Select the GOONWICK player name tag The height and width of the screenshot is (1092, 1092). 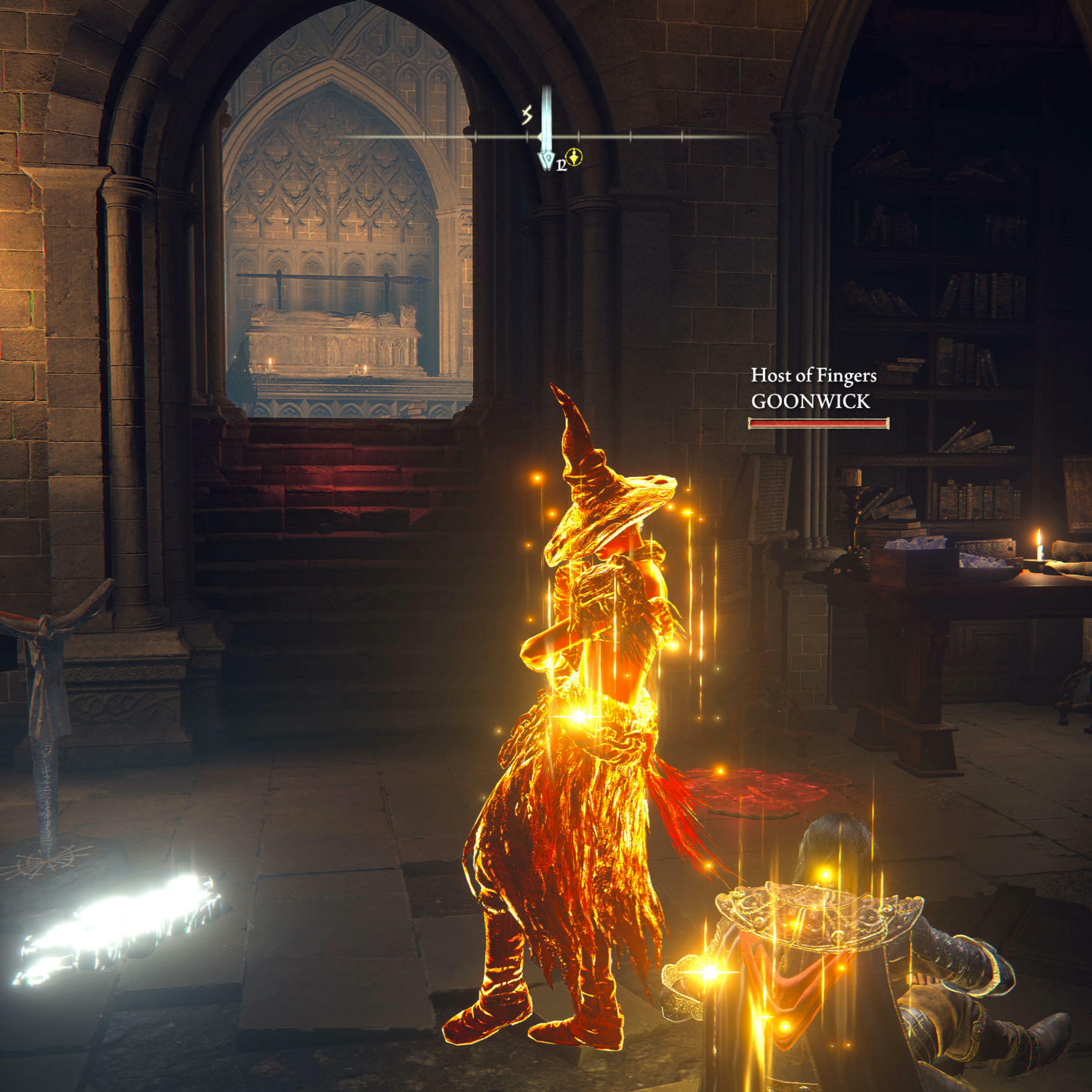(810, 401)
